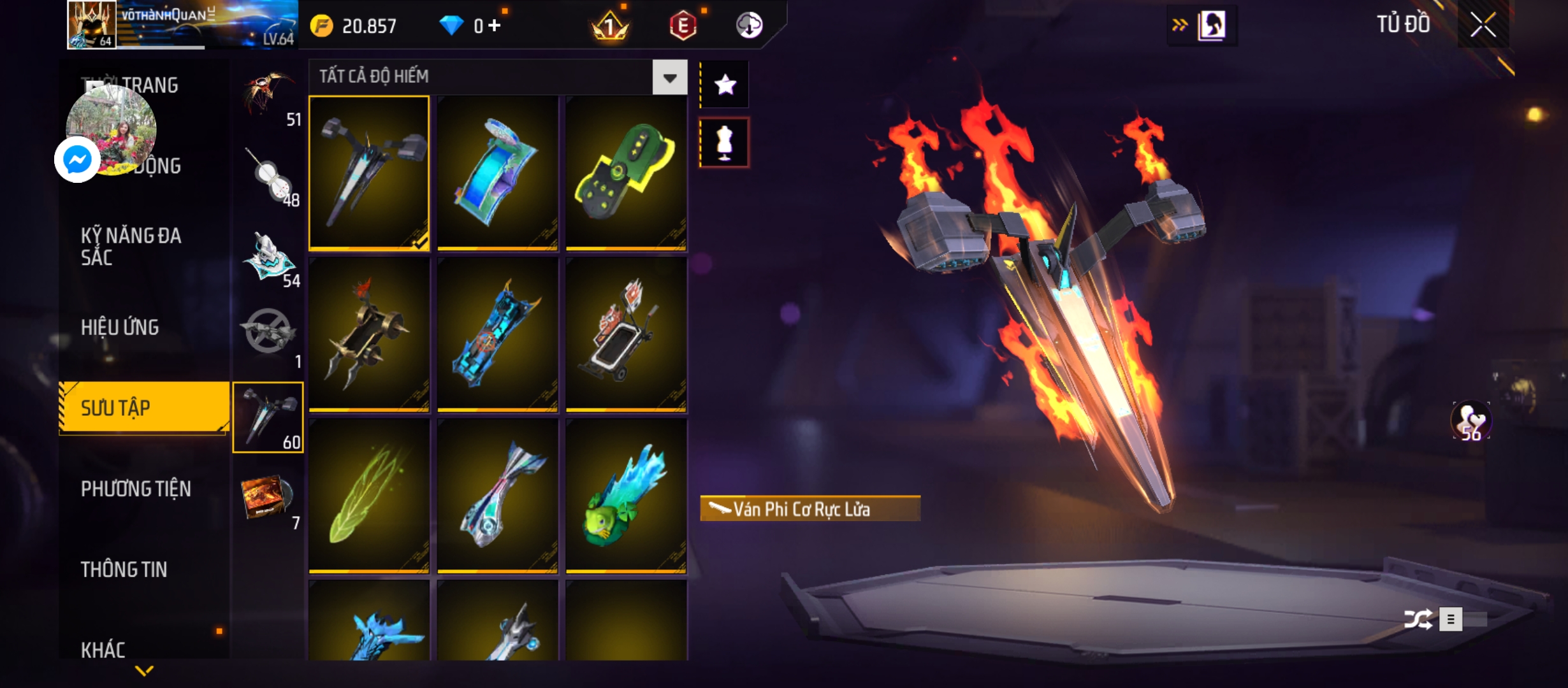Go to the THÔNG TIN category
1568x688 pixels.
(x=124, y=570)
